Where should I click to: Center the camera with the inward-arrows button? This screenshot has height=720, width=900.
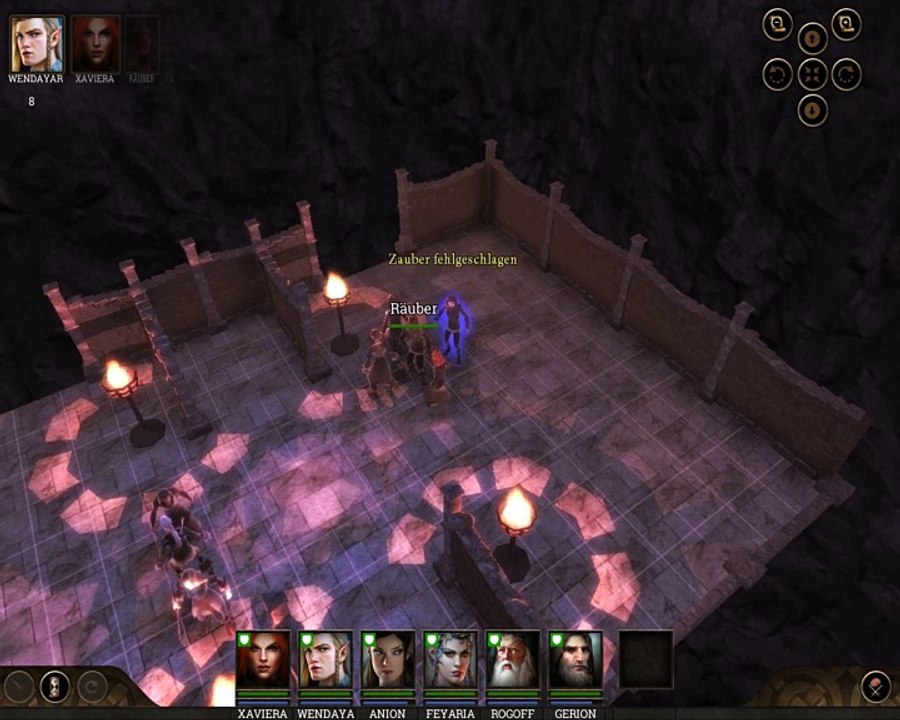coord(812,74)
